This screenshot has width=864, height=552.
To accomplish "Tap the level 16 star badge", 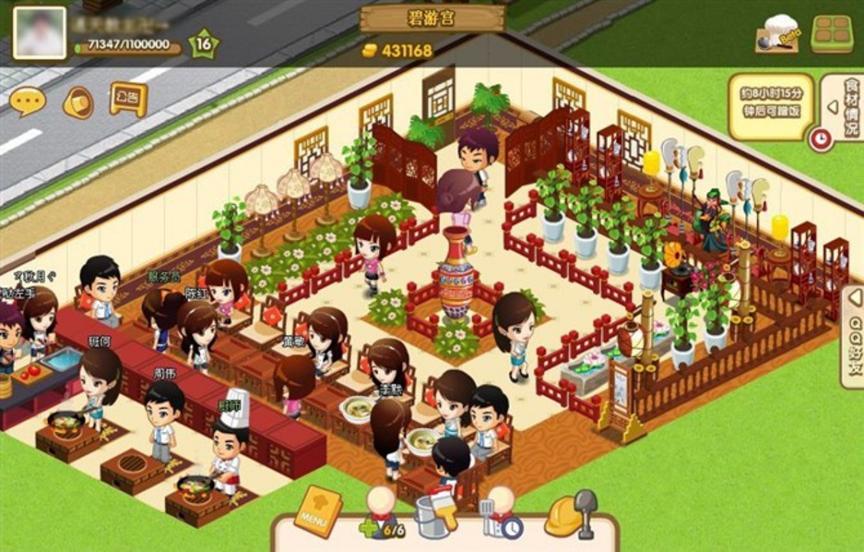I will pos(203,45).
